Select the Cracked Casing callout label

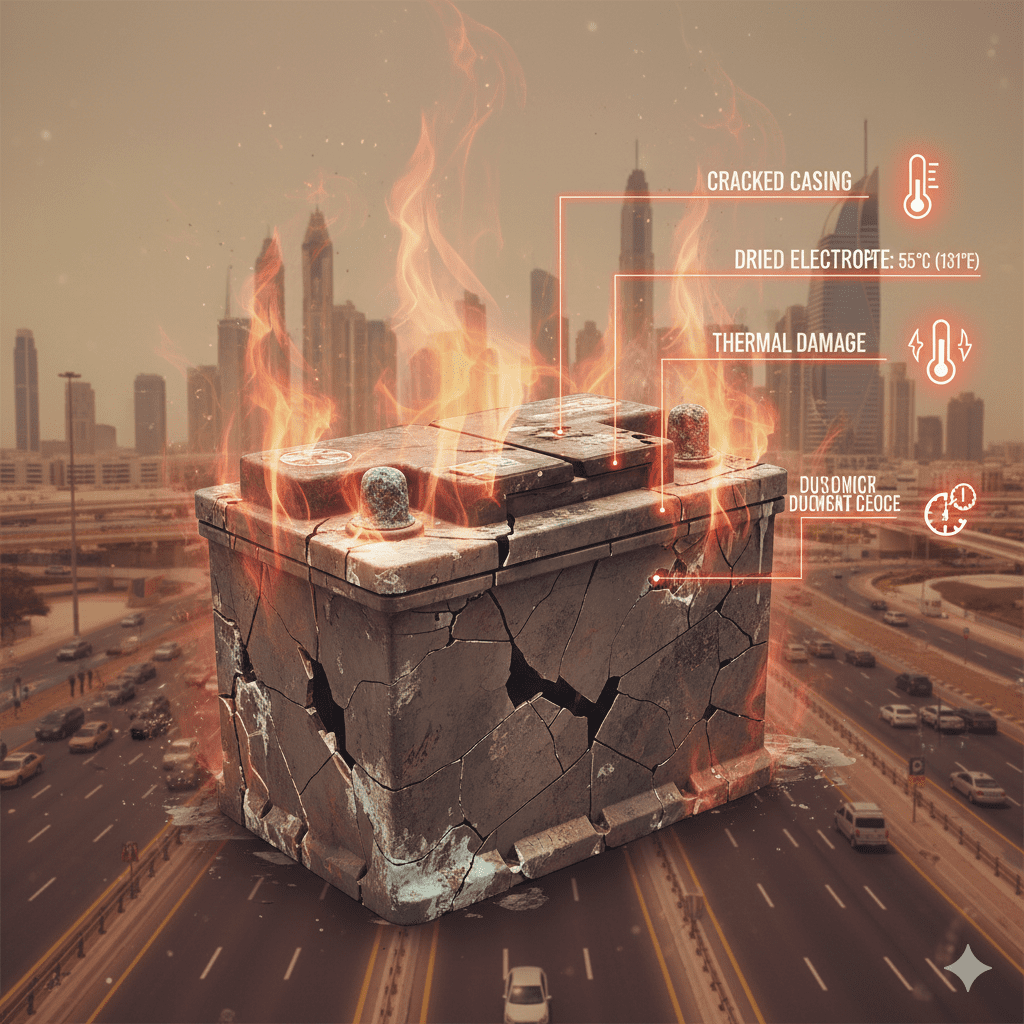779,182
